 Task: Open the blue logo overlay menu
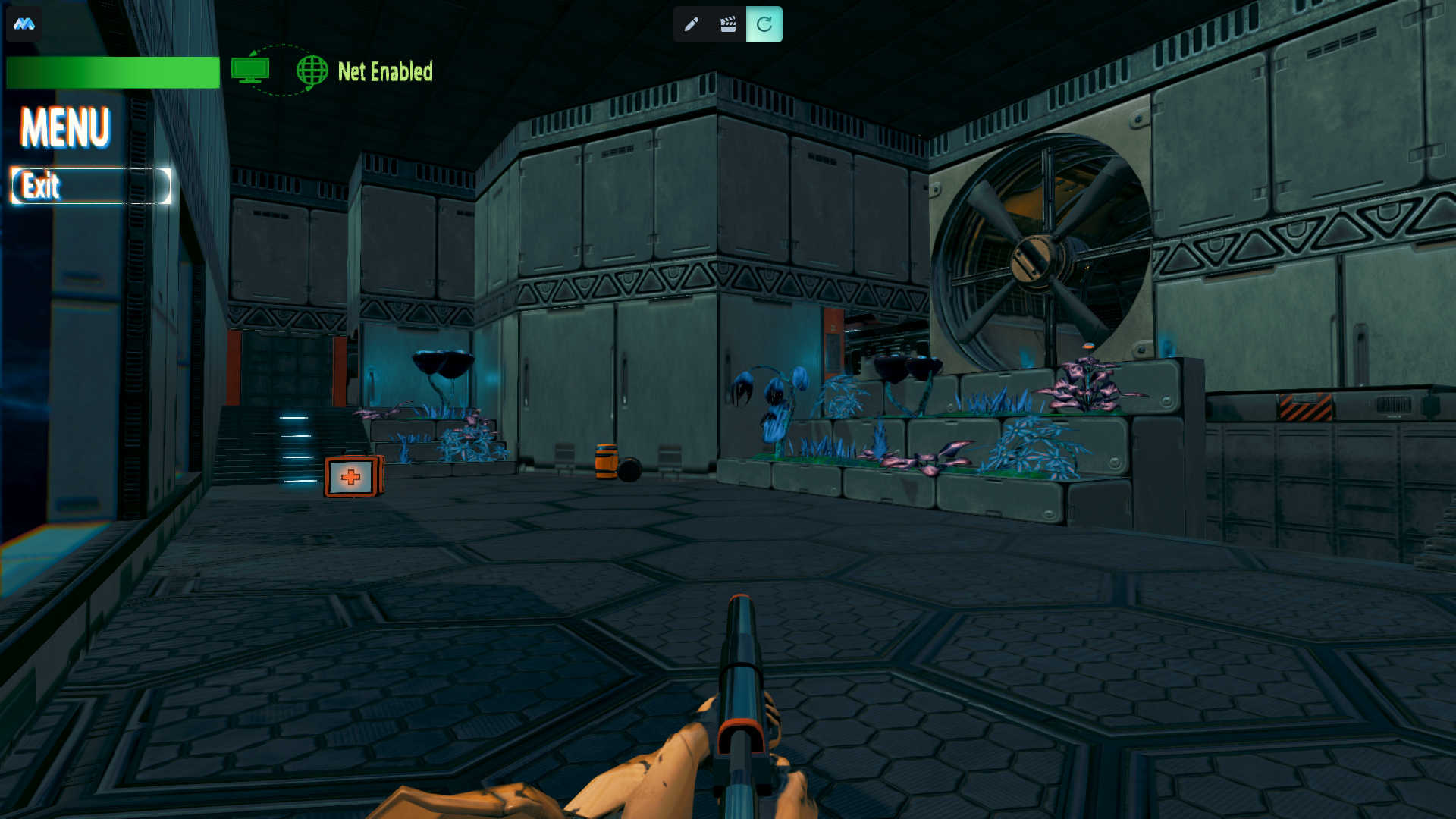24,24
